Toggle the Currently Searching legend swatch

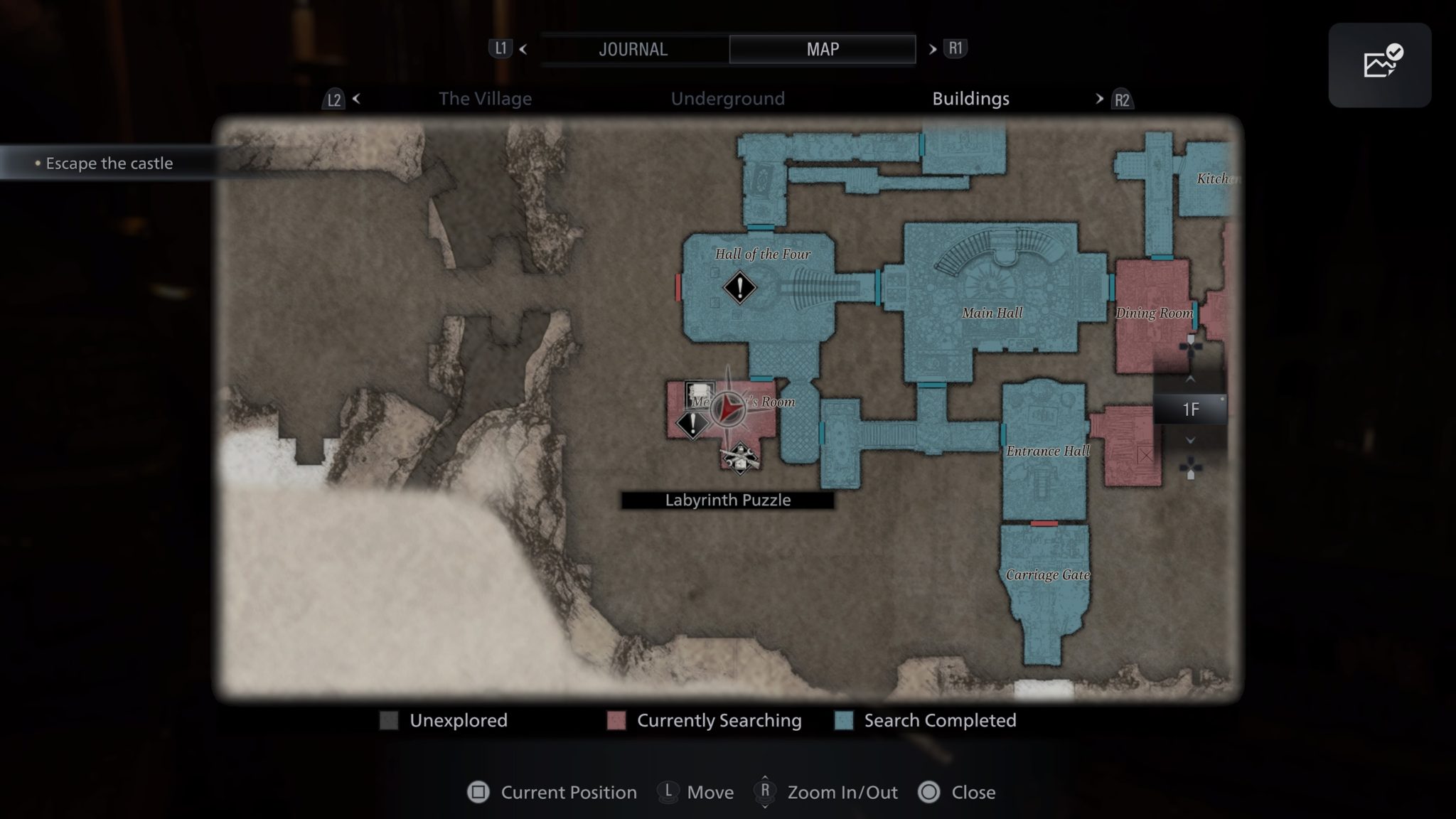pyautogui.click(x=615, y=720)
